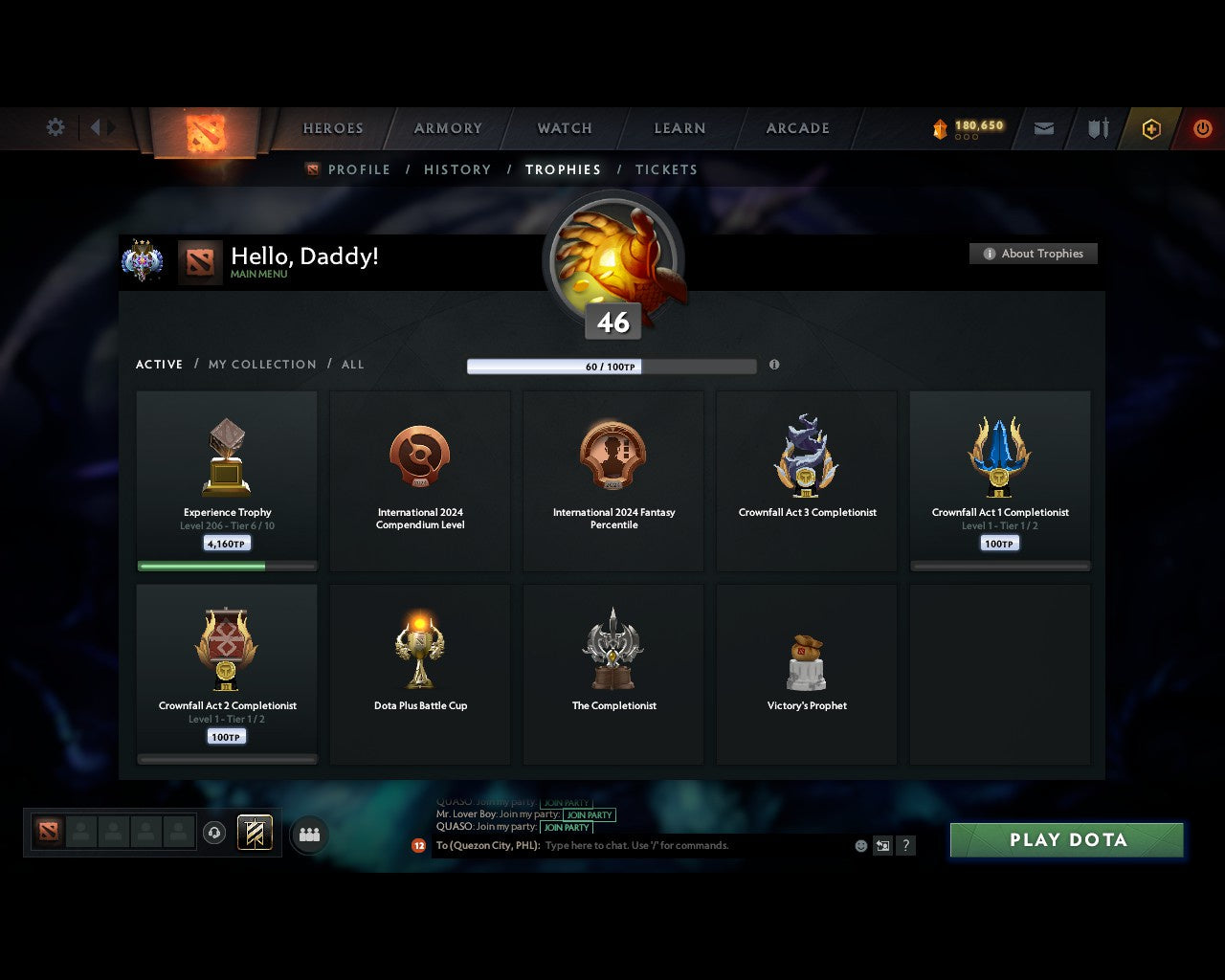The width and height of the screenshot is (1225, 980).
Task: Select the ACTIVE trophies filter
Action: tap(159, 365)
